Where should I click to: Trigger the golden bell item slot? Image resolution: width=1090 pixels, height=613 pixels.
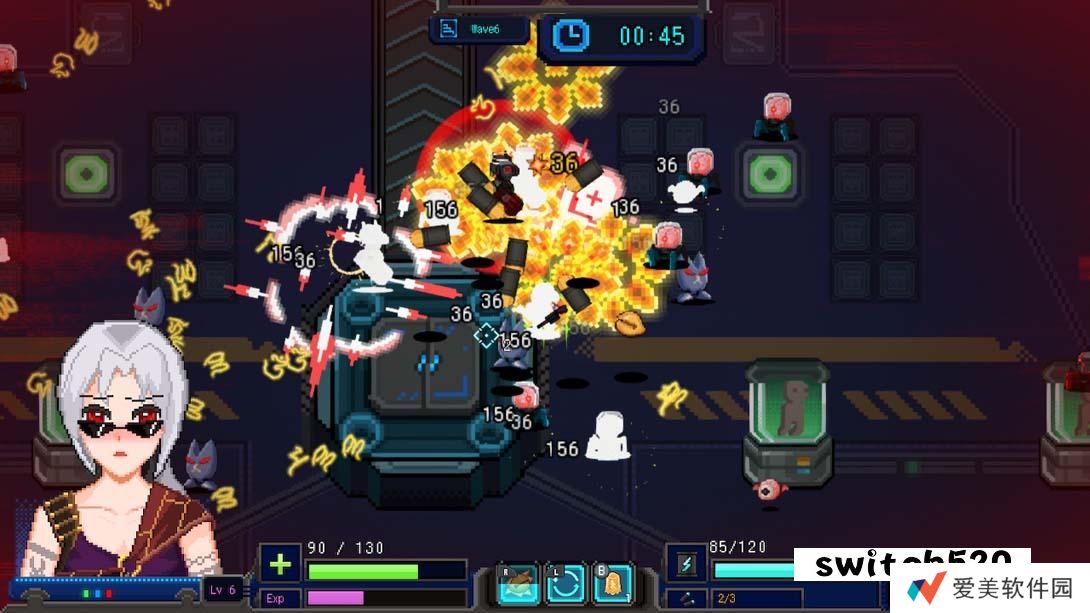(612, 585)
